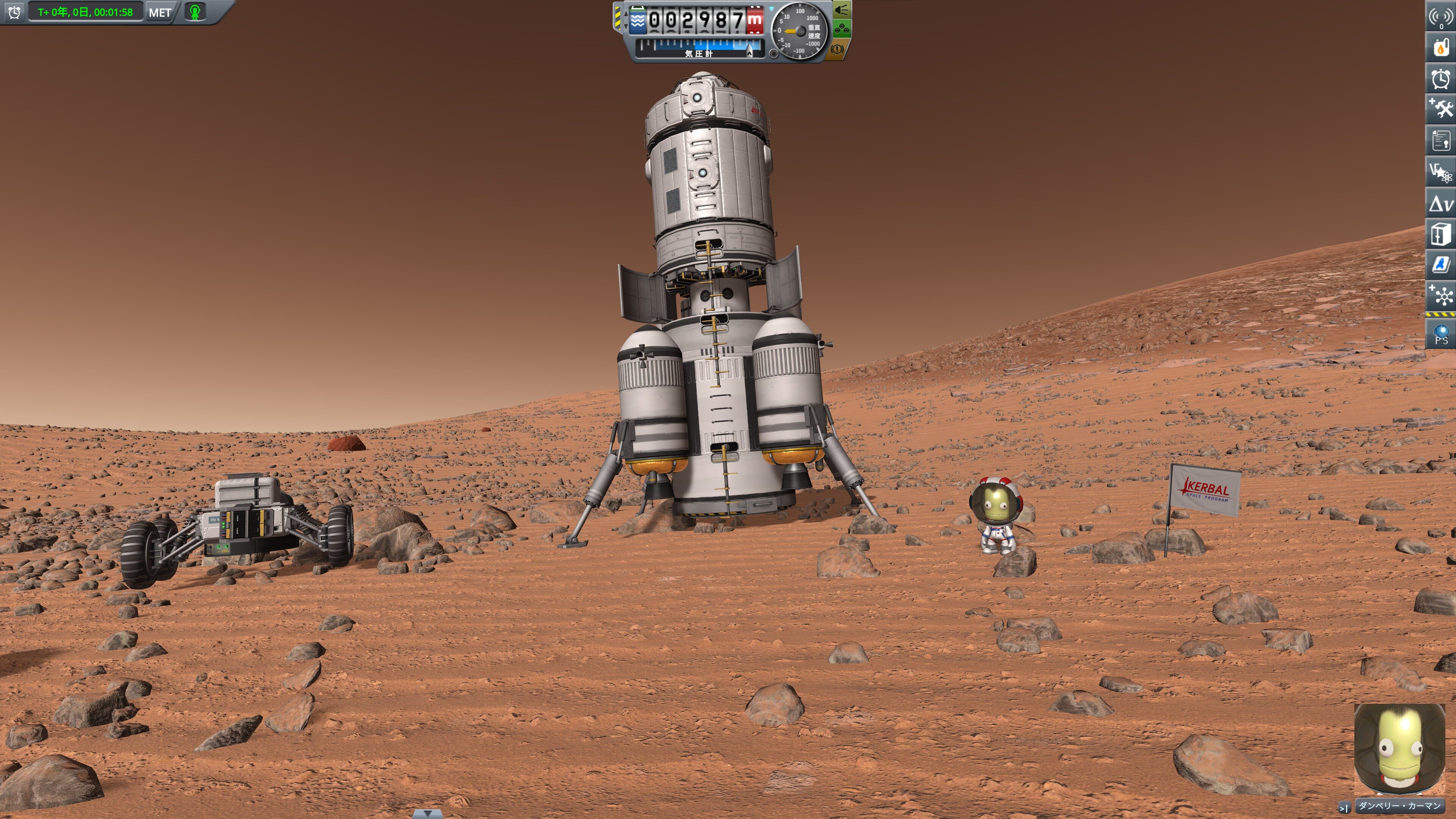
Task: Open the delta-v app
Action: pyautogui.click(x=1441, y=204)
